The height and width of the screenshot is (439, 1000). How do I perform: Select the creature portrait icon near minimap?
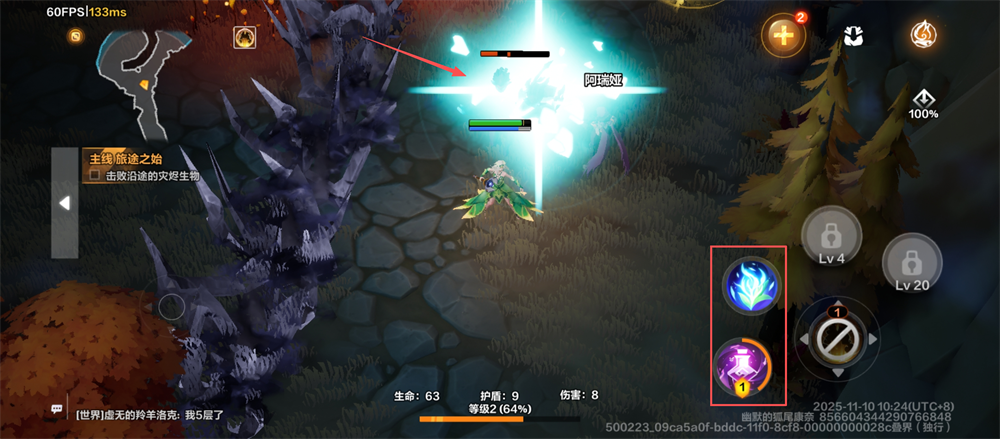click(x=243, y=38)
